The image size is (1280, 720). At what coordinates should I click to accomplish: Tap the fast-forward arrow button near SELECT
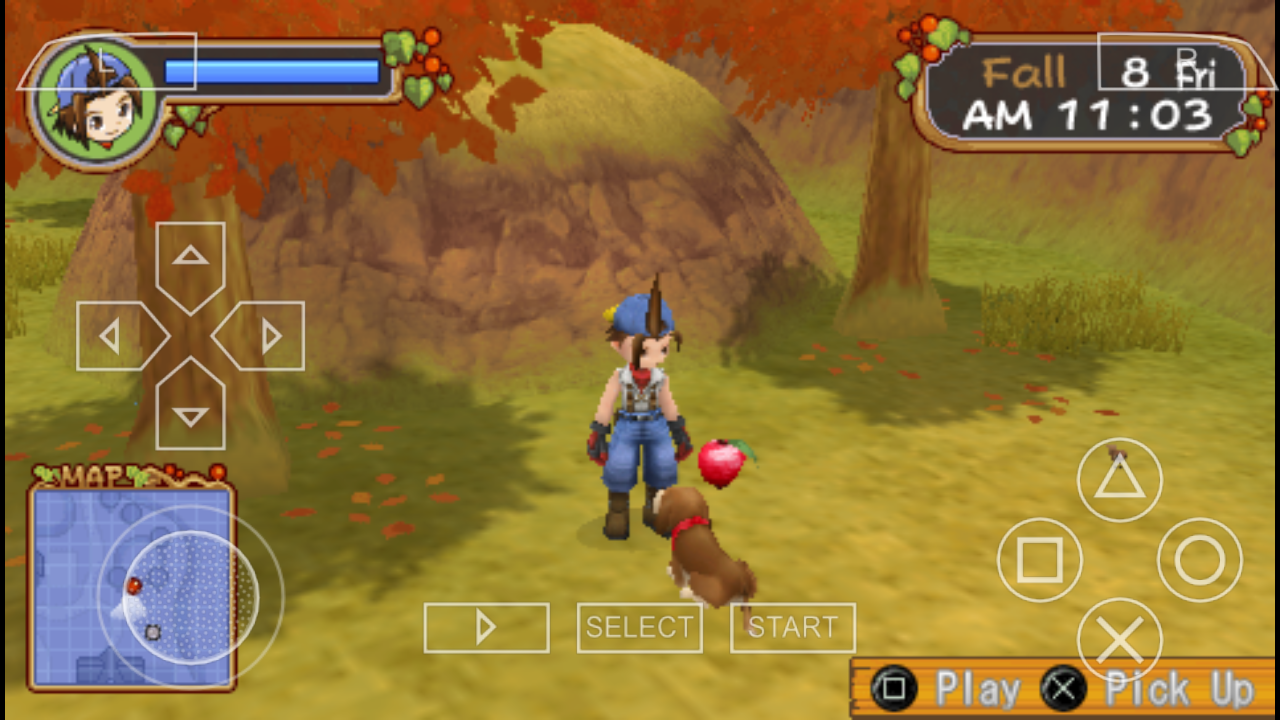point(486,628)
